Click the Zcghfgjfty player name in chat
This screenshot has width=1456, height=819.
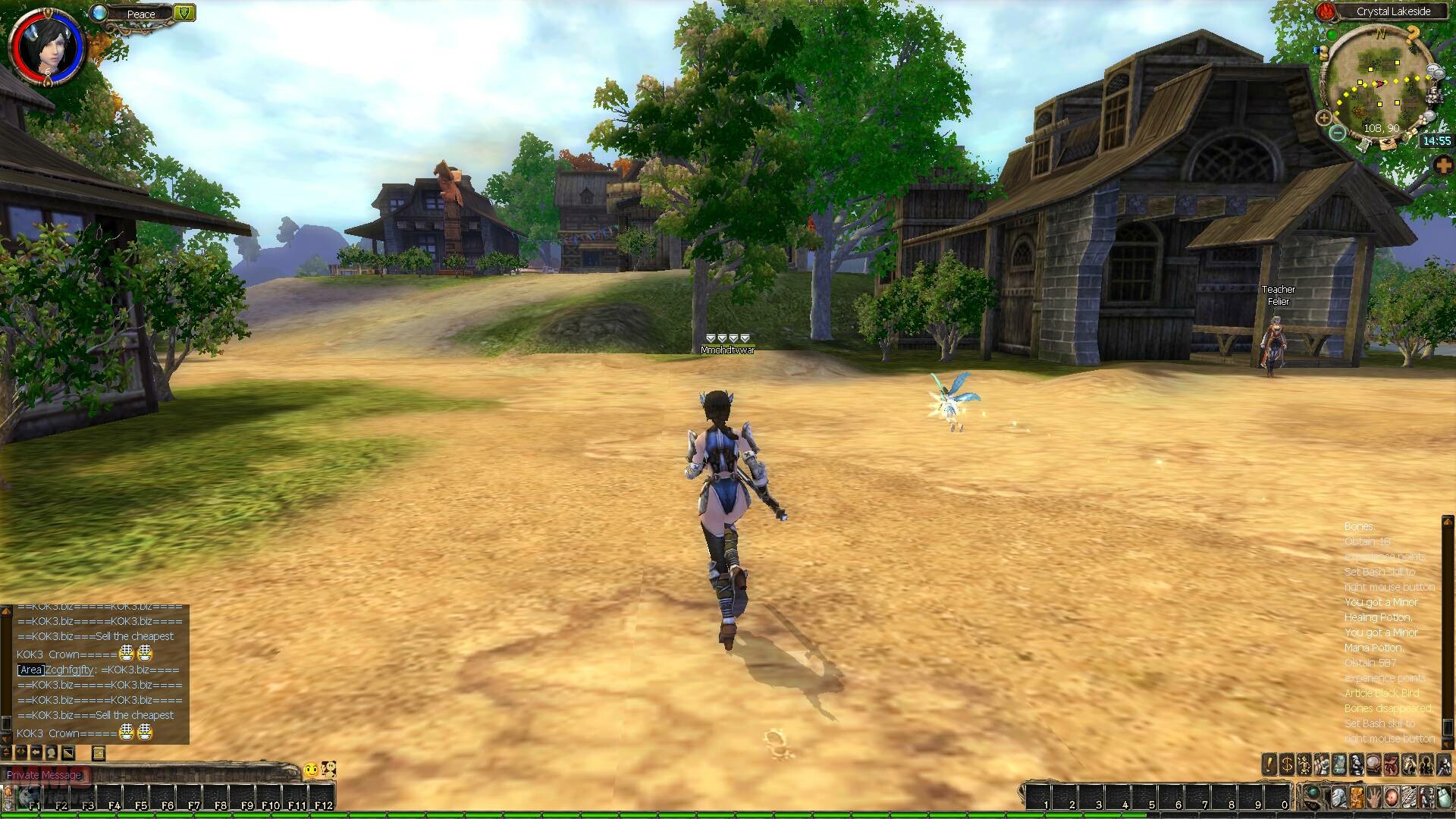point(70,670)
